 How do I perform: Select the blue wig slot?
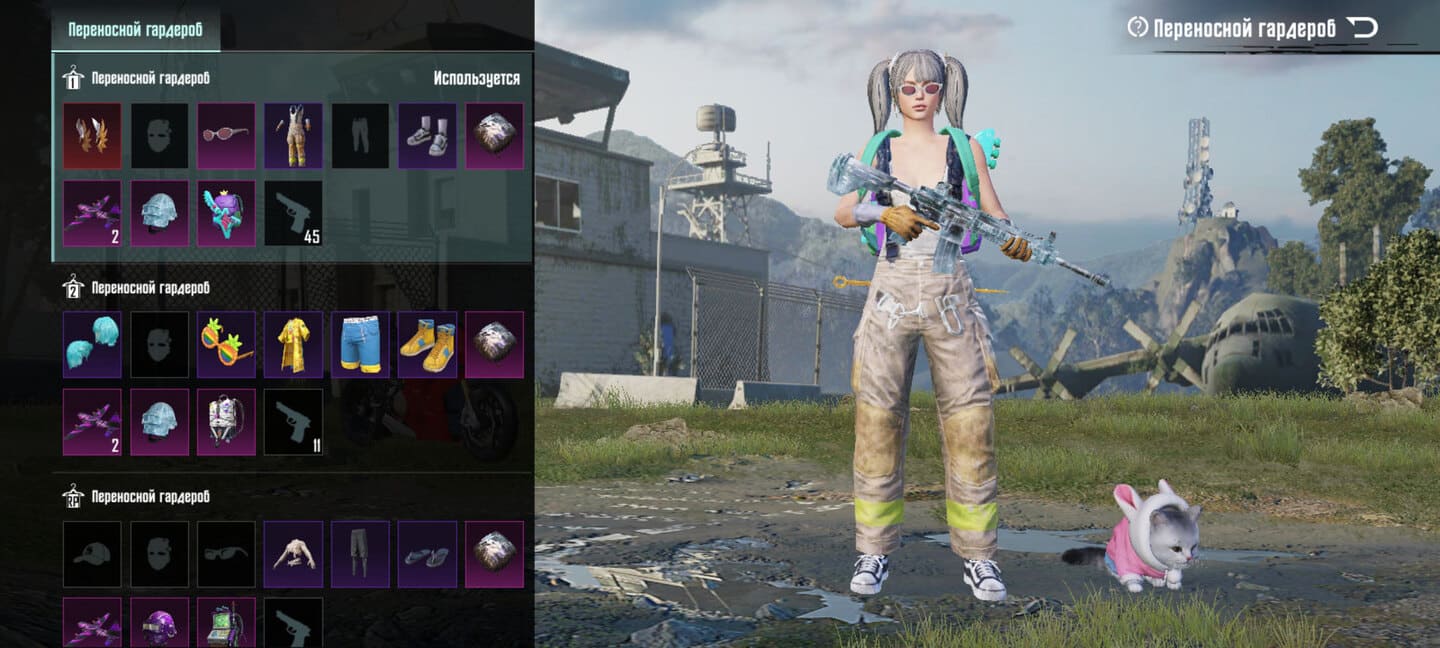(x=92, y=344)
